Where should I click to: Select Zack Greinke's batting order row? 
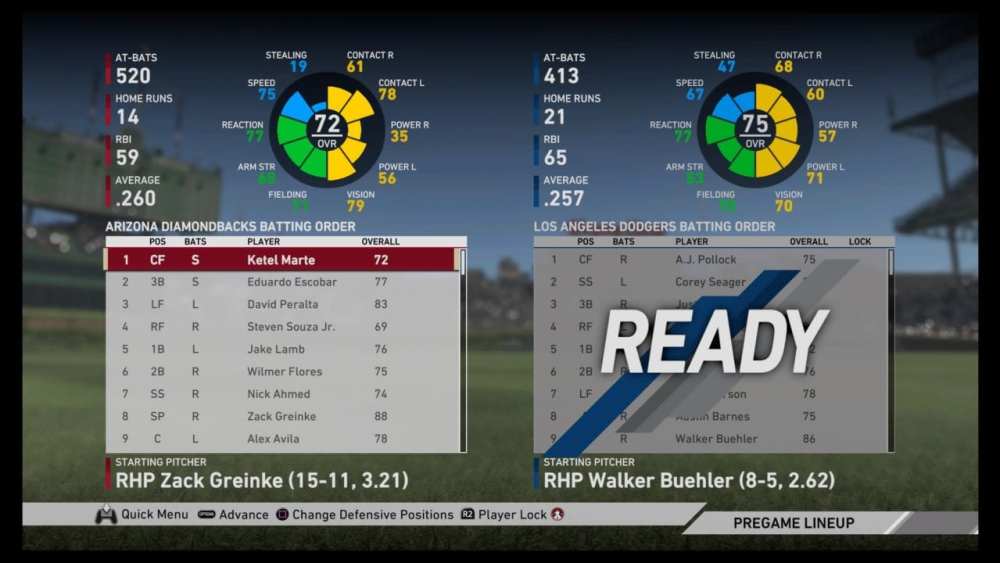[281, 416]
